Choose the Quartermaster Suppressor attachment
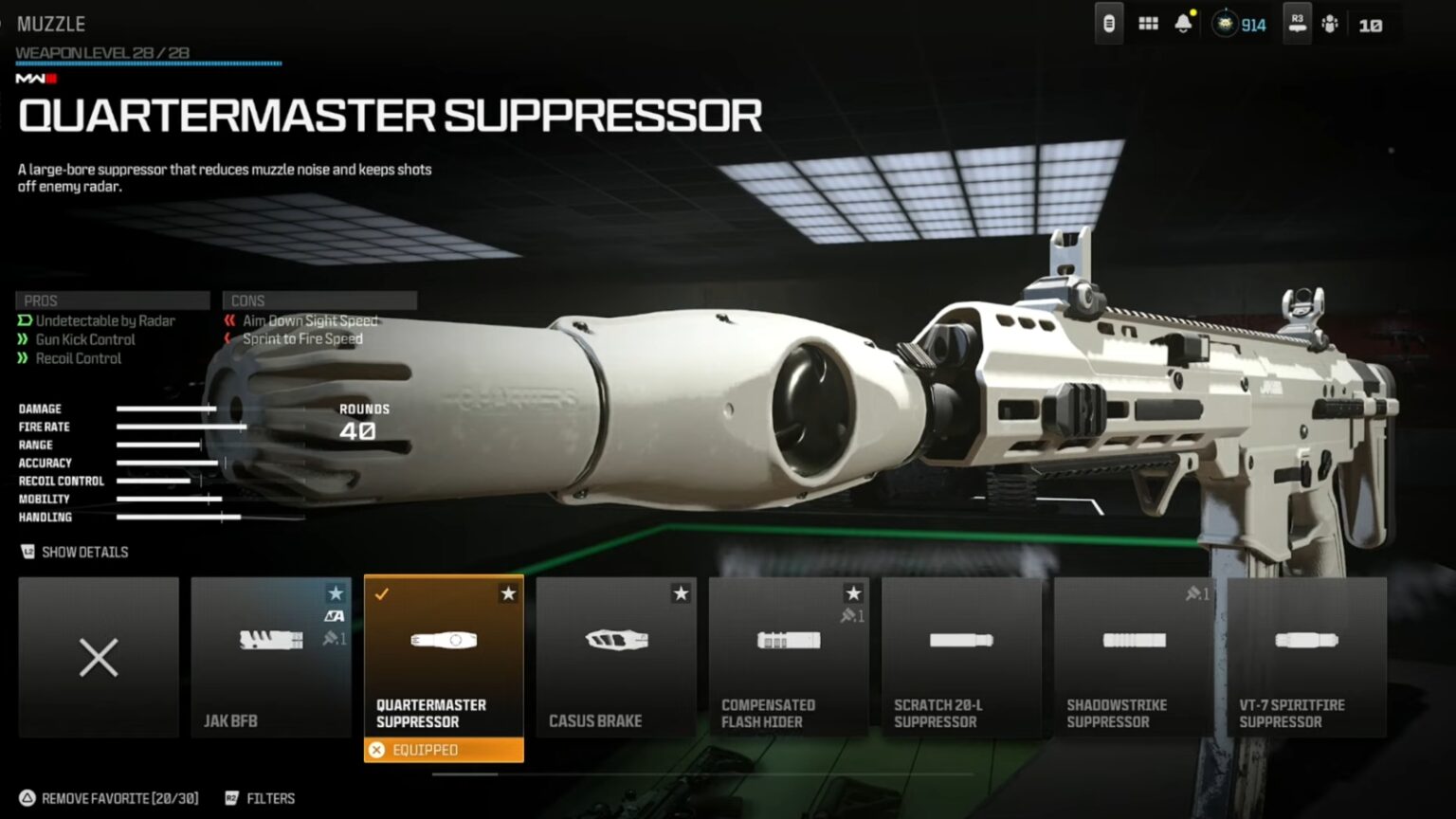 [x=444, y=657]
